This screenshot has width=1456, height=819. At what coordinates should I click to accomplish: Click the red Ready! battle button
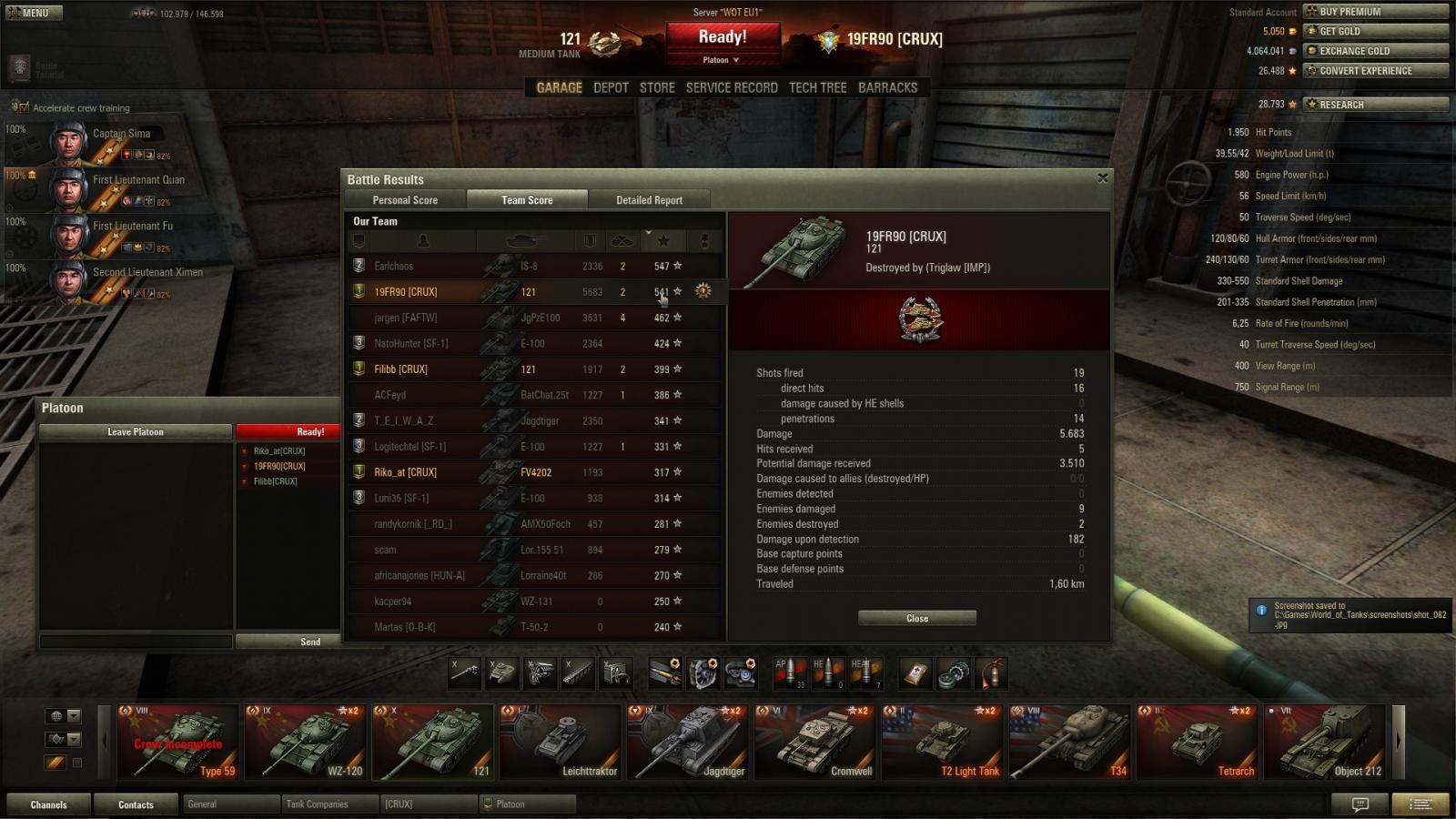click(x=723, y=38)
